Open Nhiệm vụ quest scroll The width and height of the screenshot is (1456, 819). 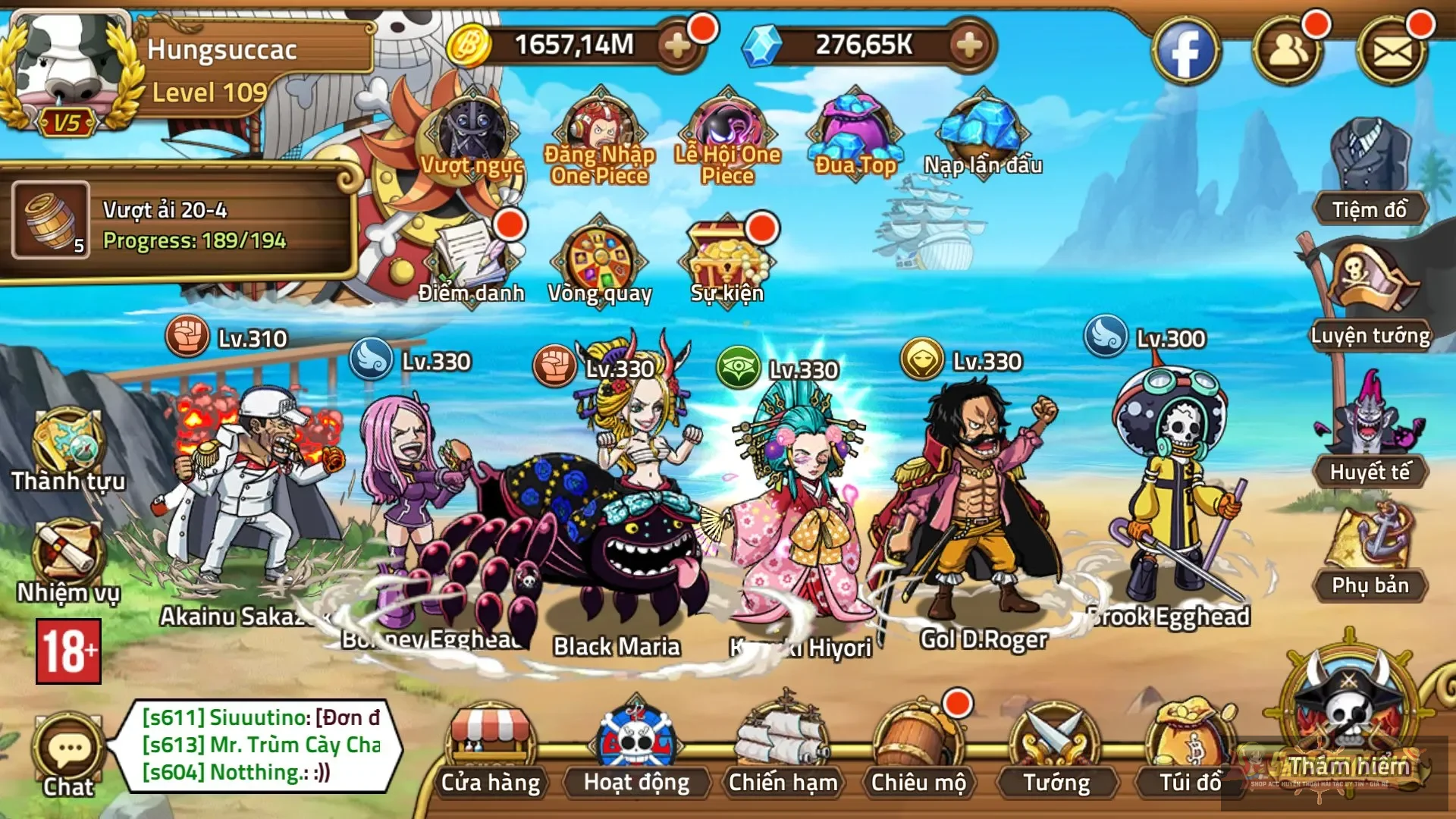67,561
